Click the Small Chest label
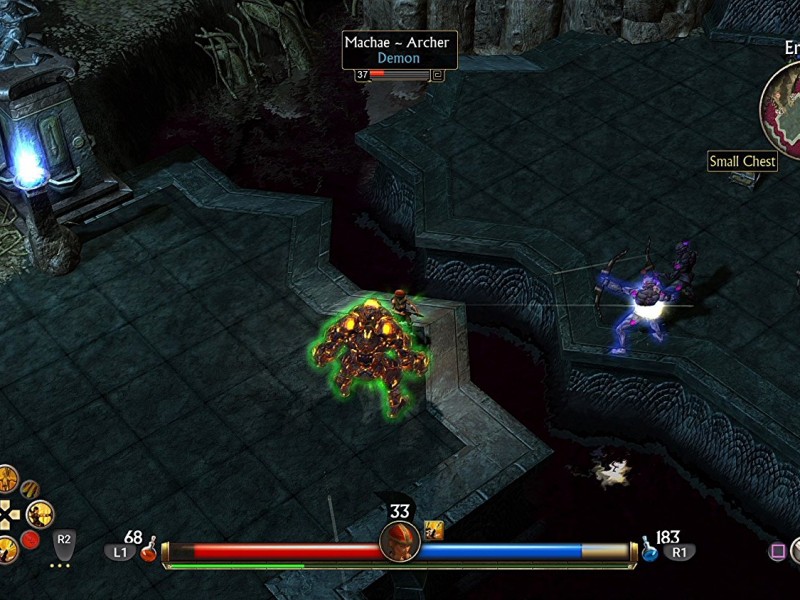Image resolution: width=800 pixels, height=600 pixels. (742, 161)
